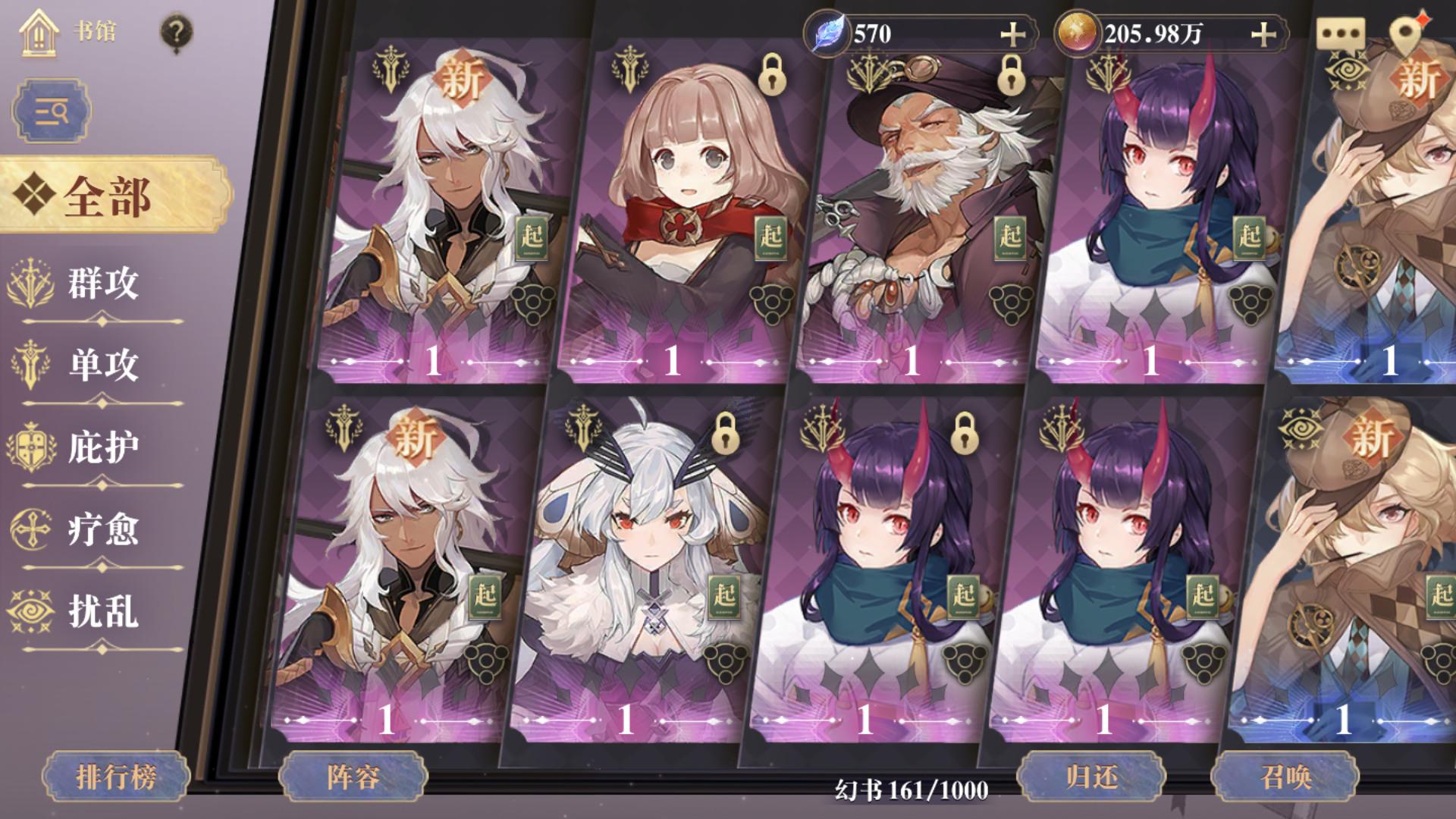This screenshot has width=1456, height=819.
Task: Click the question mark help icon
Action: point(177,30)
